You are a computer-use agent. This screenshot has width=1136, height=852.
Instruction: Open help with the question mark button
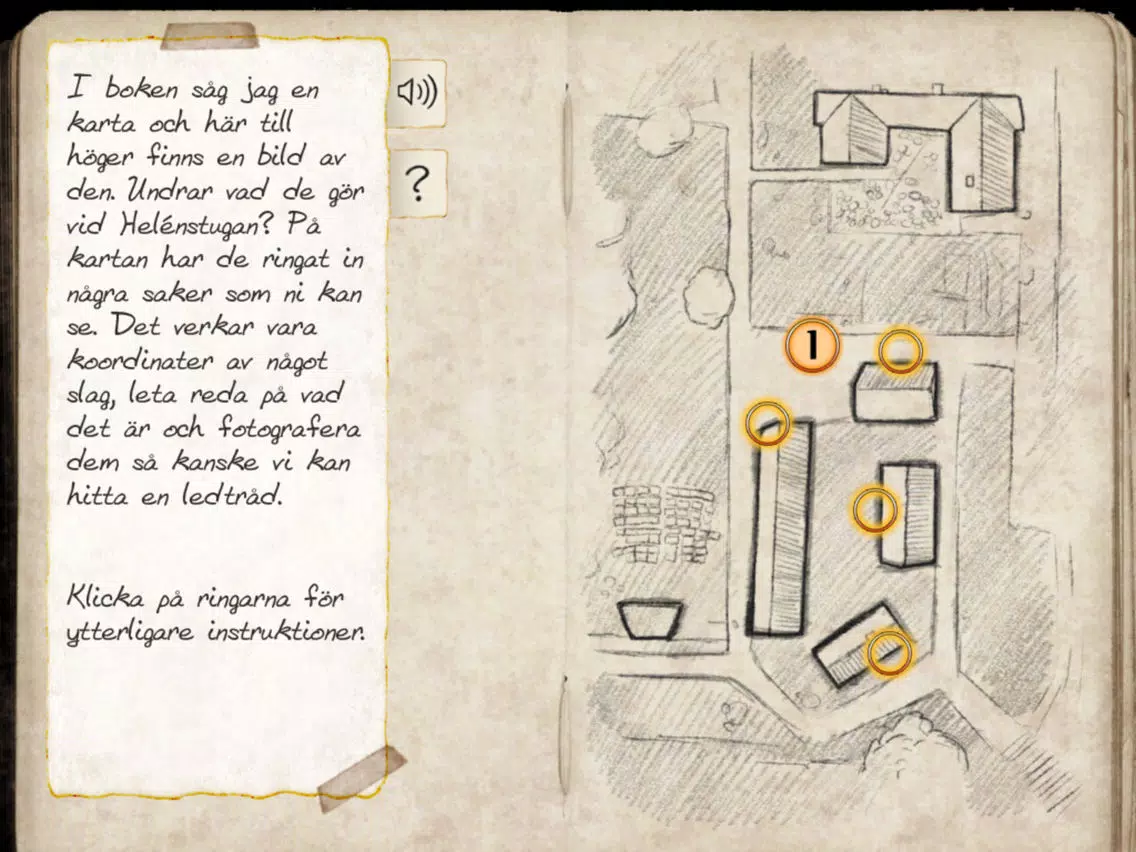click(x=417, y=184)
